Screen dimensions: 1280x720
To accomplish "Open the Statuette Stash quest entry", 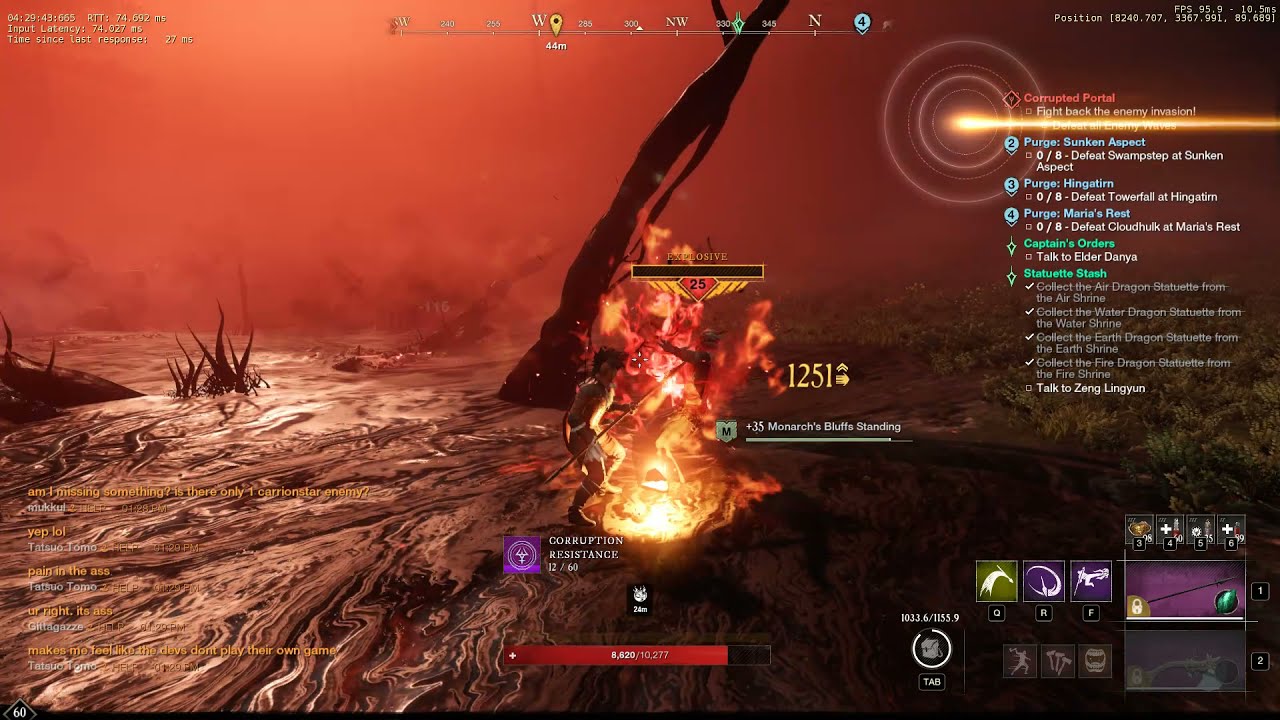I will pyautogui.click(x=1064, y=273).
